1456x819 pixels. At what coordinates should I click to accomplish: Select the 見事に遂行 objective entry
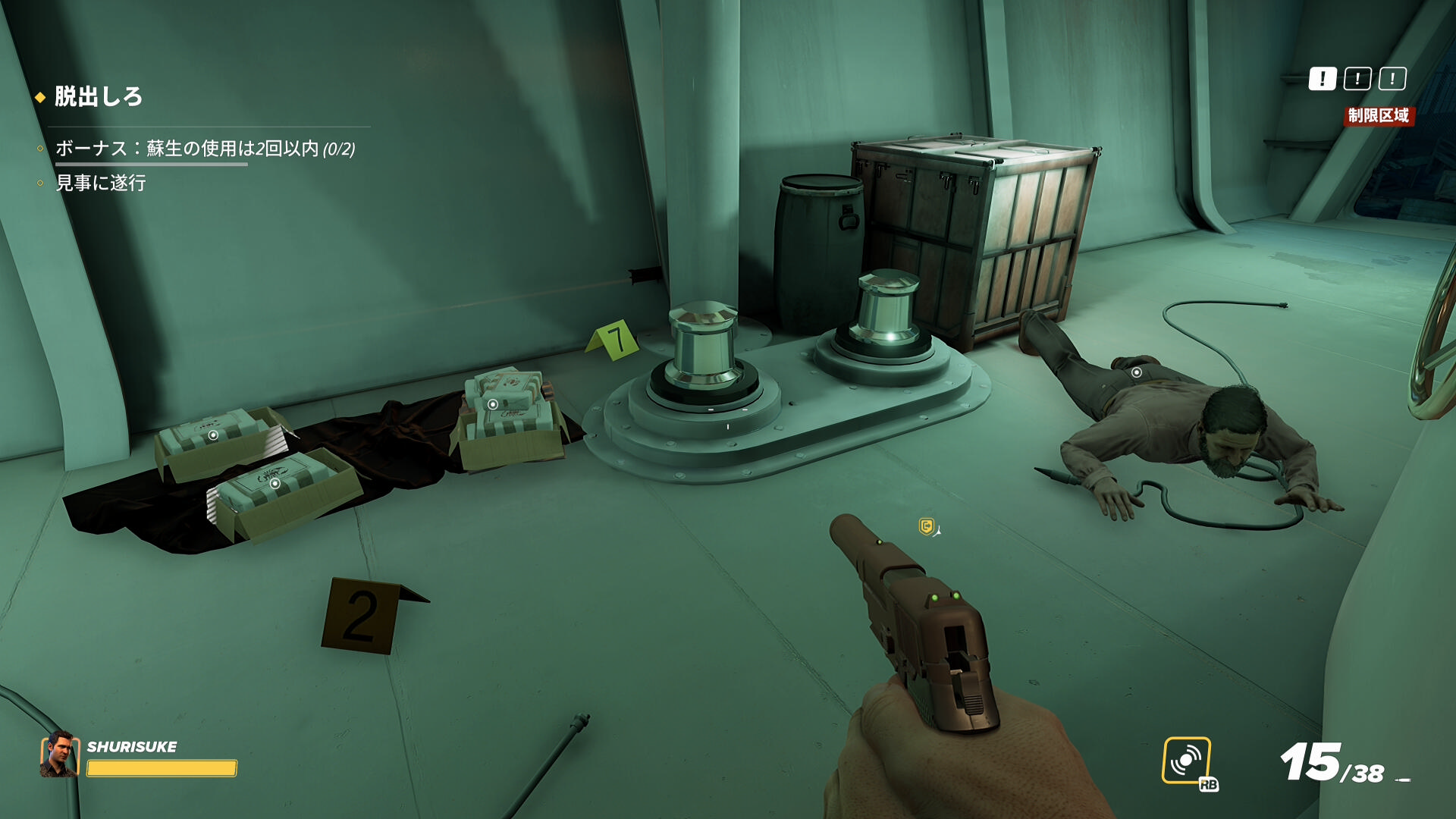(101, 183)
